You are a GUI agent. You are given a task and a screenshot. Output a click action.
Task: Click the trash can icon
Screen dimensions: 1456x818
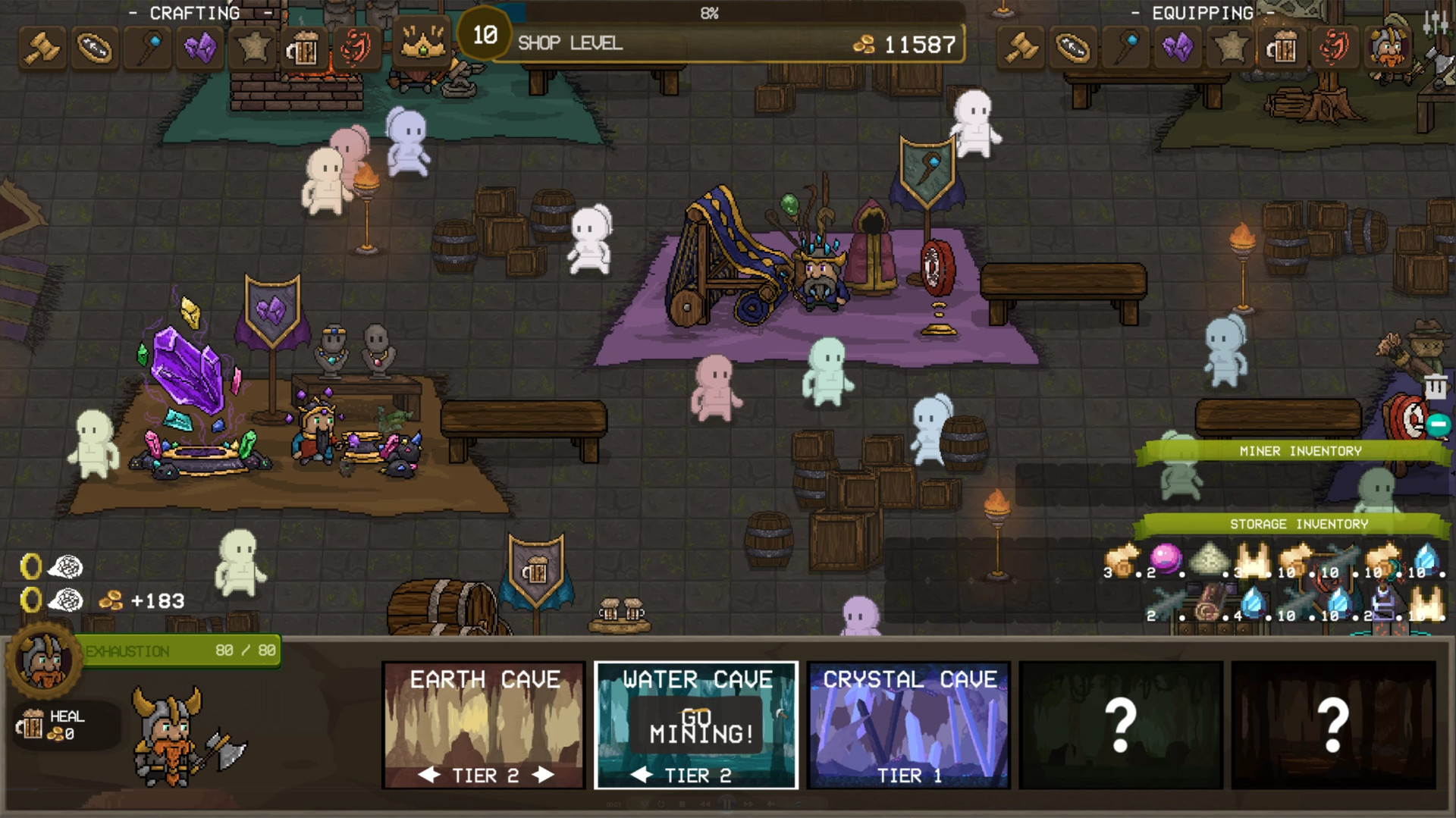(x=1435, y=387)
